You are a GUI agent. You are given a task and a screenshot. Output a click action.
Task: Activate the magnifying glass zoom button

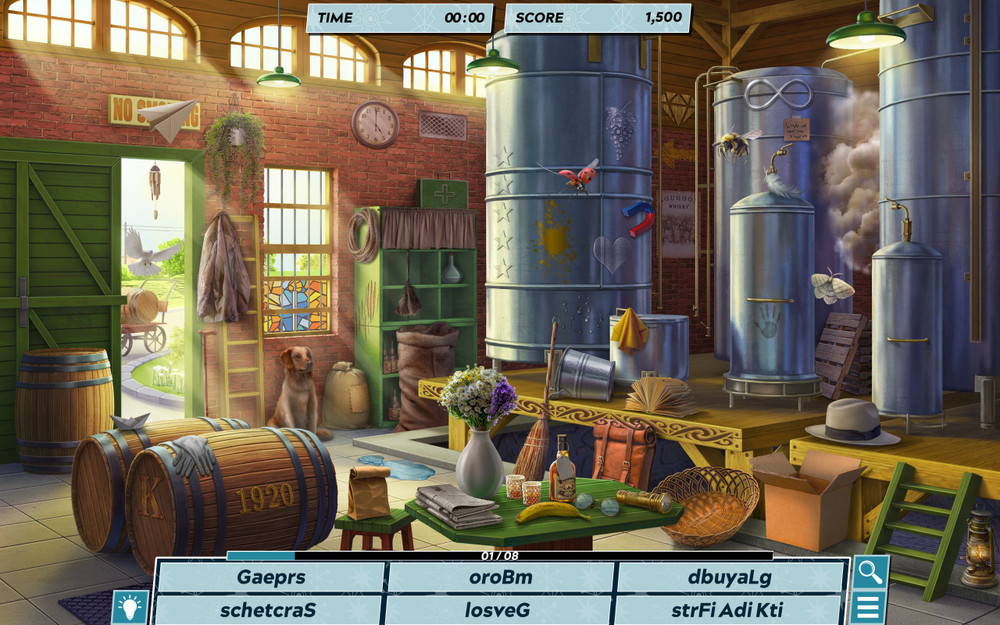(x=869, y=572)
